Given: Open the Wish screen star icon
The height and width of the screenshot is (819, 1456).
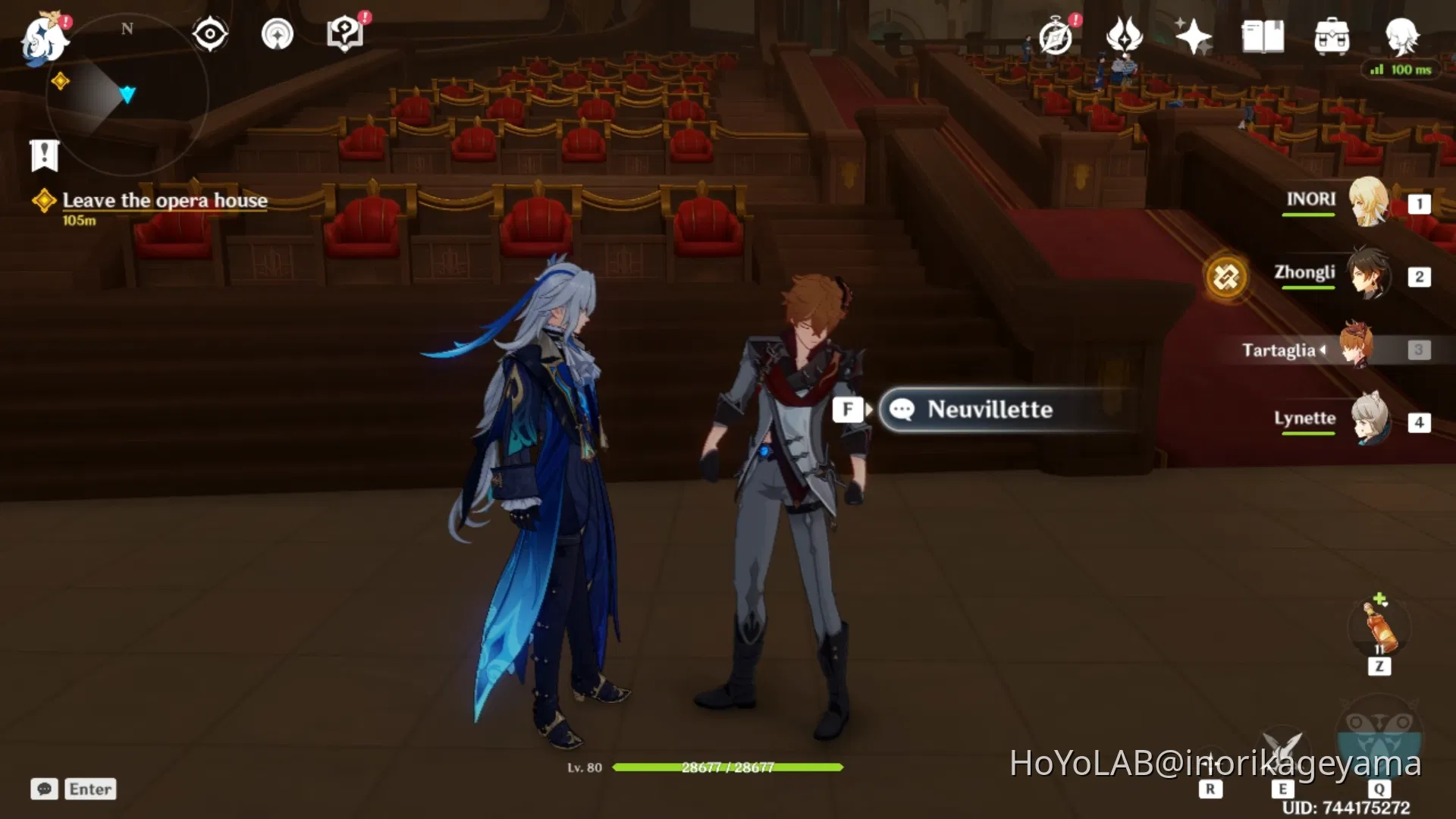Looking at the screenshot, I should [x=1192, y=34].
